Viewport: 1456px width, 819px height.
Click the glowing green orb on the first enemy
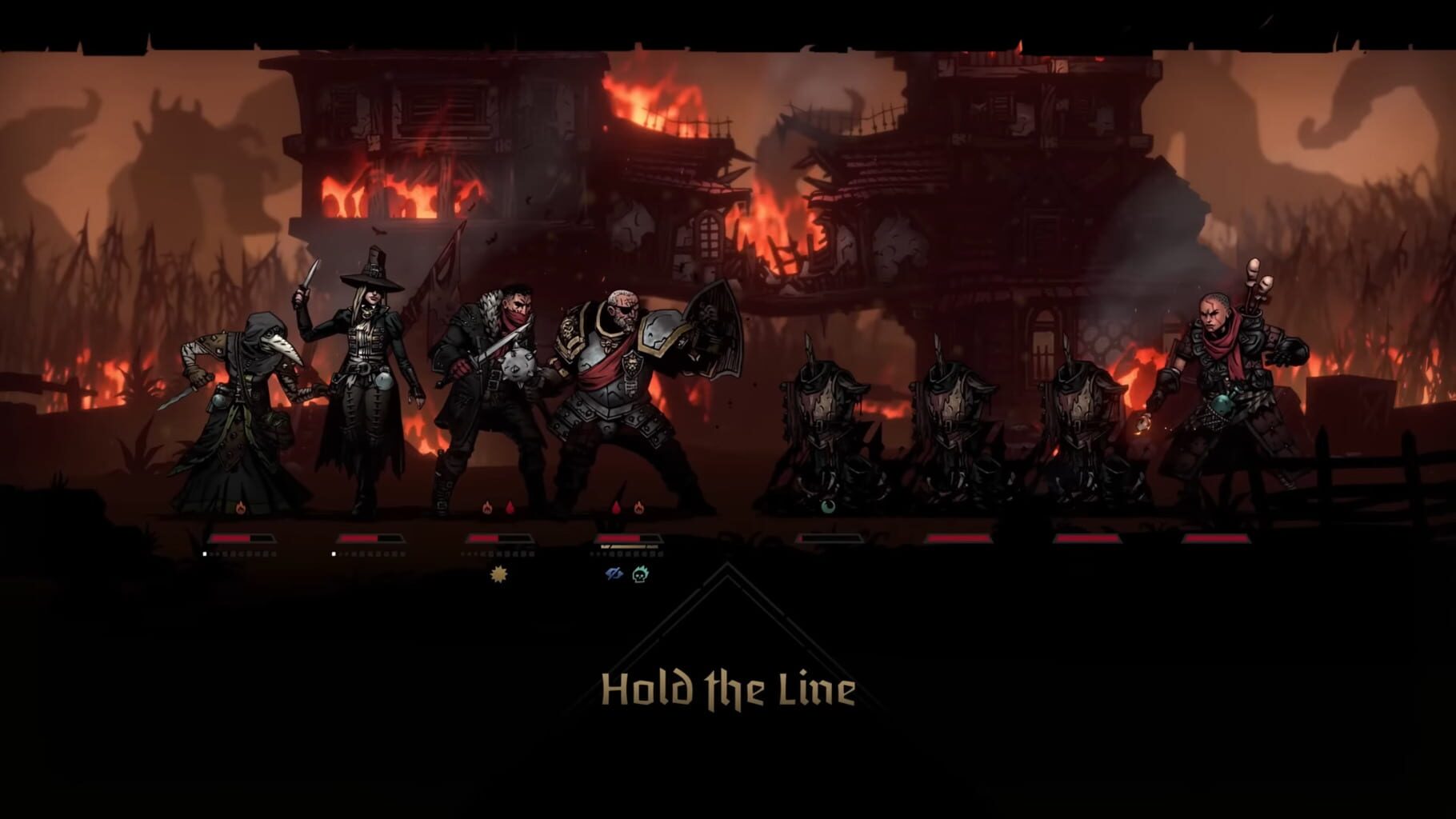tap(828, 506)
